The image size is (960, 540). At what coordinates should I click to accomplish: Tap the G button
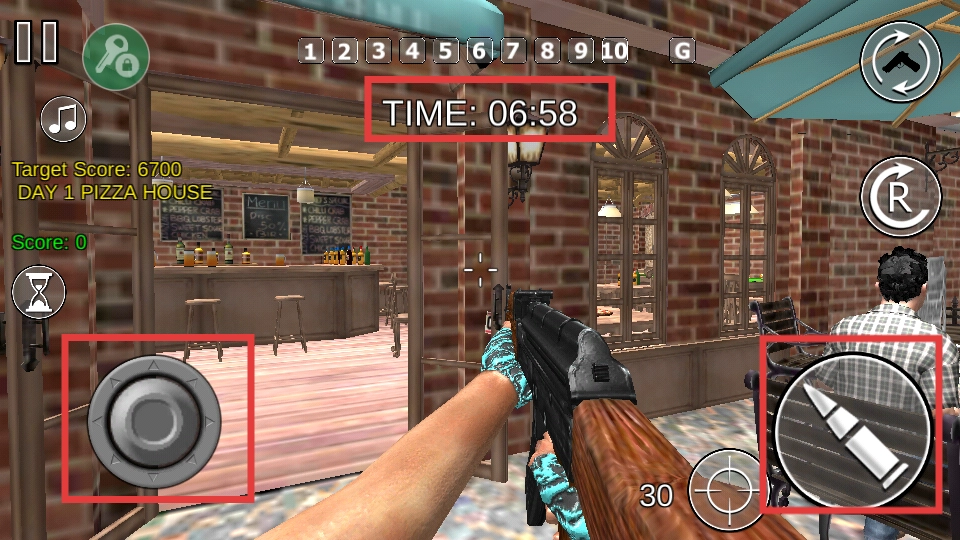(x=683, y=51)
